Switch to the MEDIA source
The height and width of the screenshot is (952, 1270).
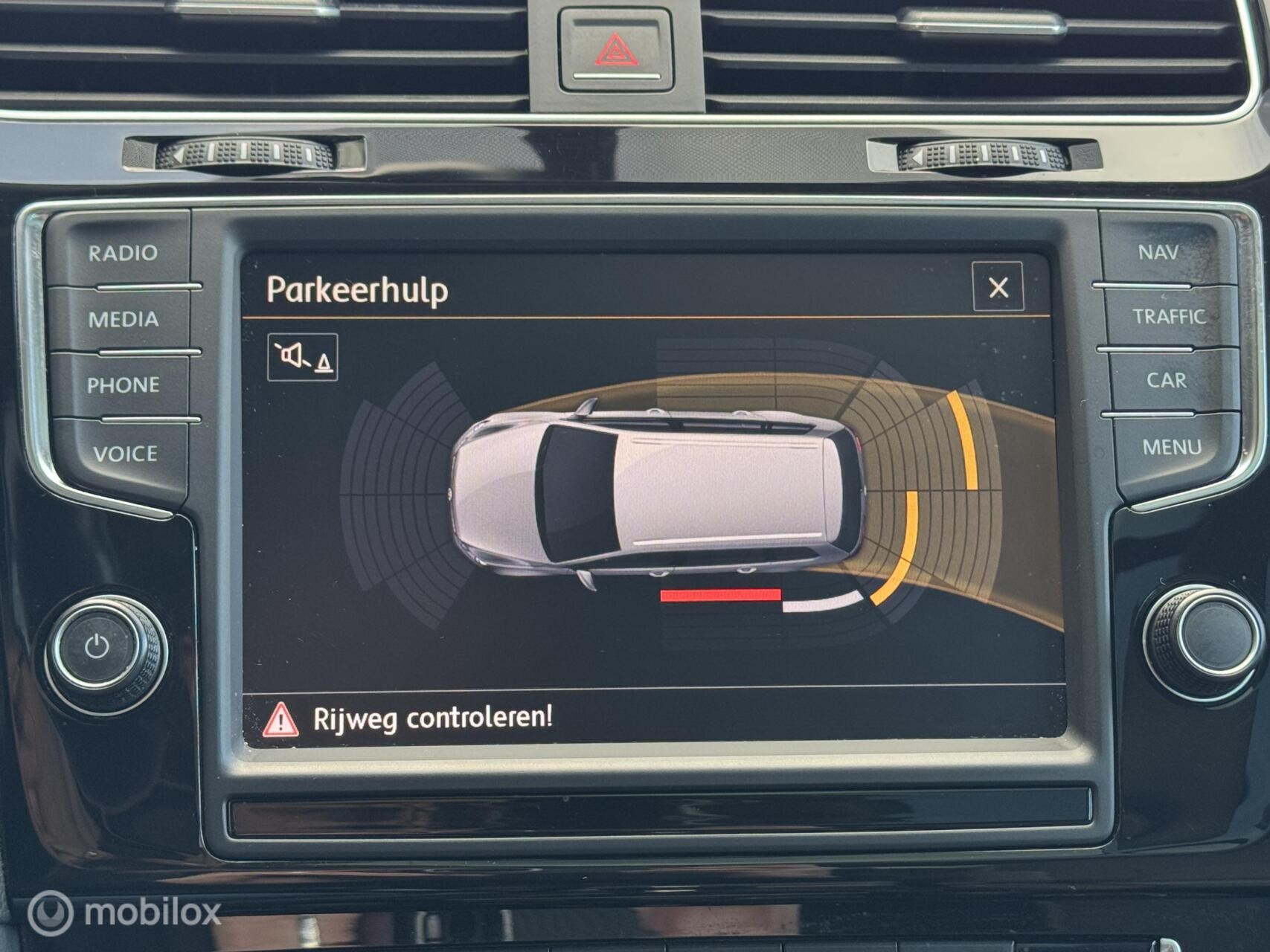click(124, 320)
